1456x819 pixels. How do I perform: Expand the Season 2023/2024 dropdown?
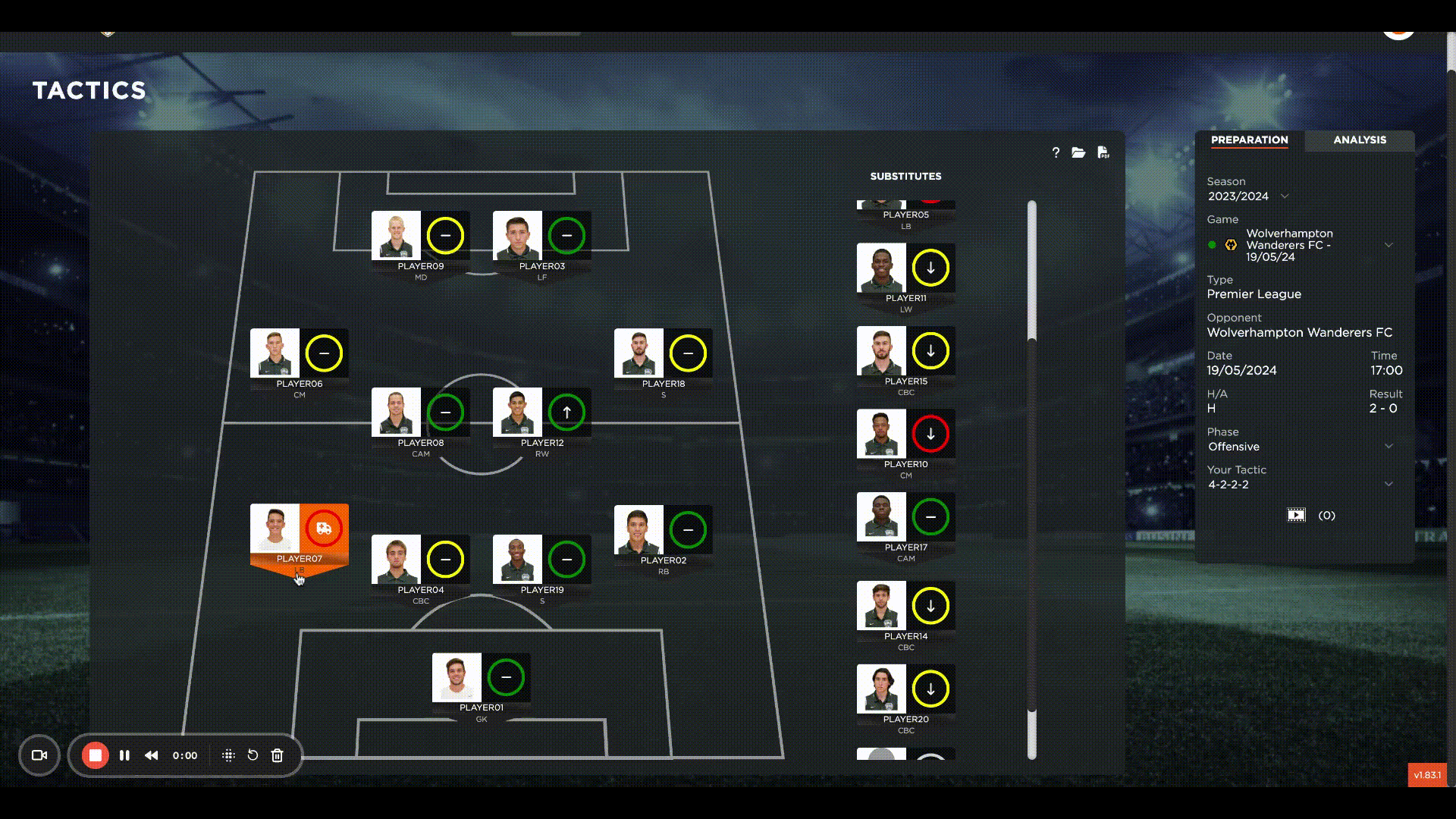pyautogui.click(x=1285, y=196)
